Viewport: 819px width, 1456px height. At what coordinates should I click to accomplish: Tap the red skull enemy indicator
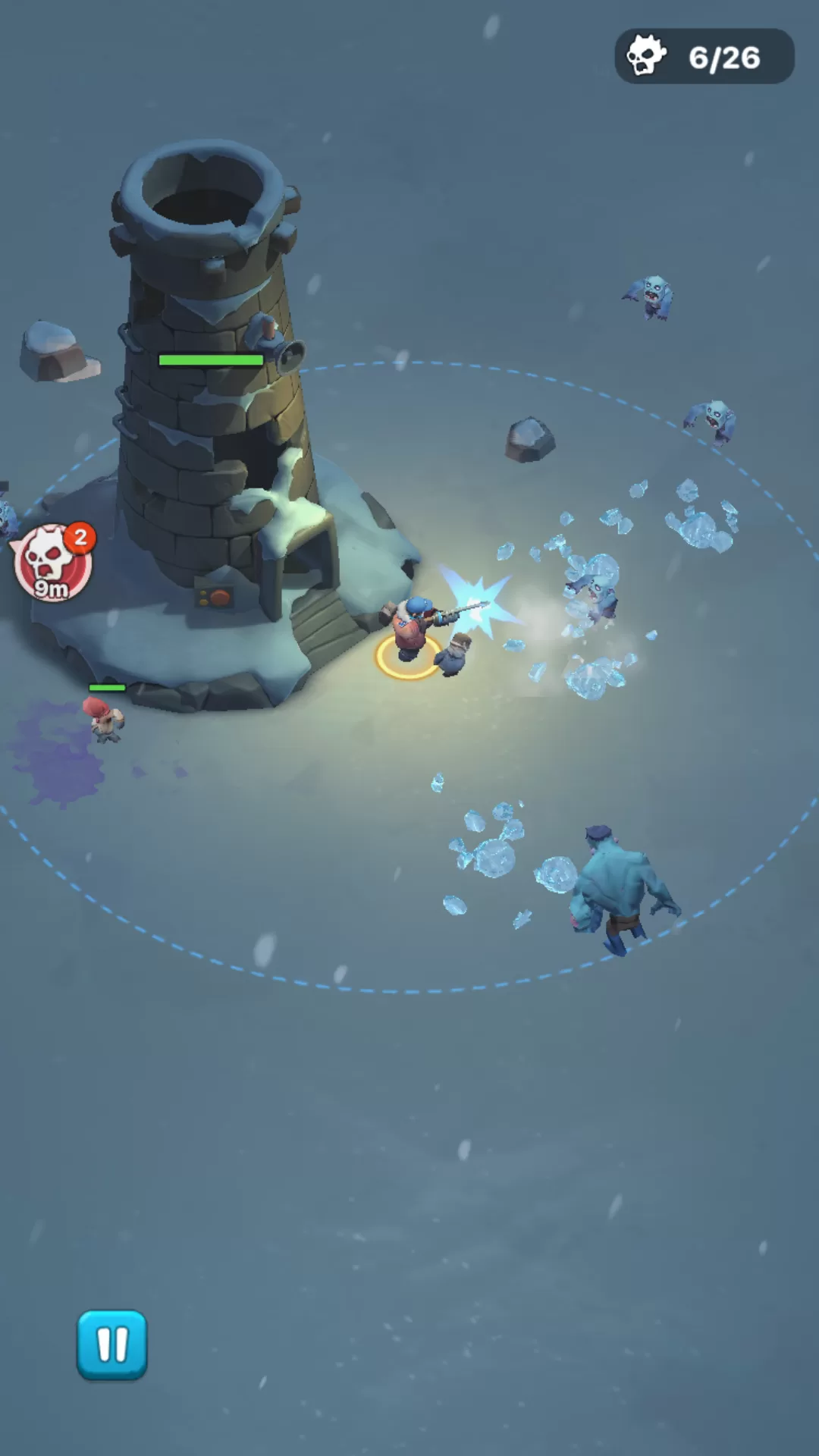[x=52, y=563]
